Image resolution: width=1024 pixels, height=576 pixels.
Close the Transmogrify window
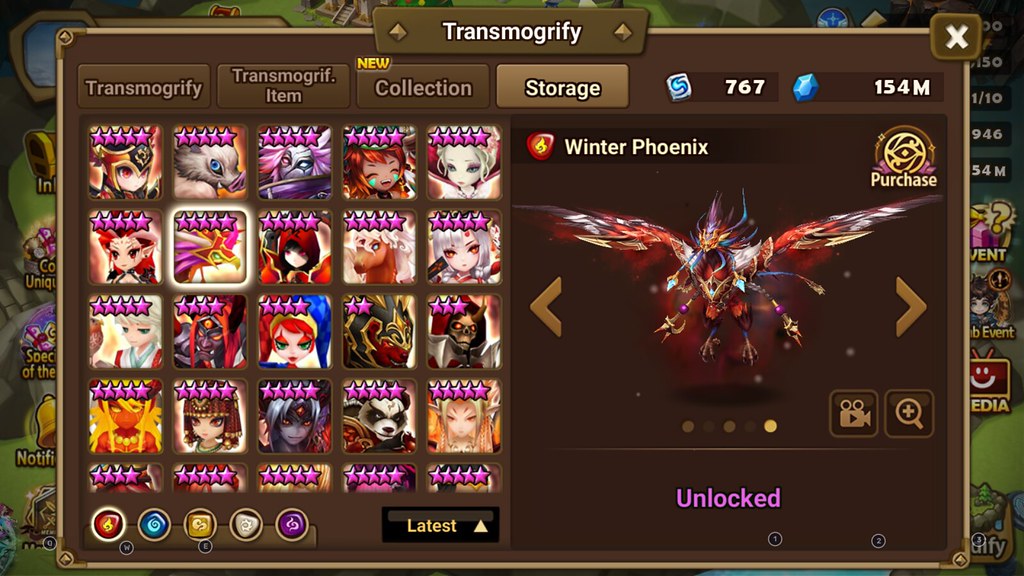click(956, 38)
